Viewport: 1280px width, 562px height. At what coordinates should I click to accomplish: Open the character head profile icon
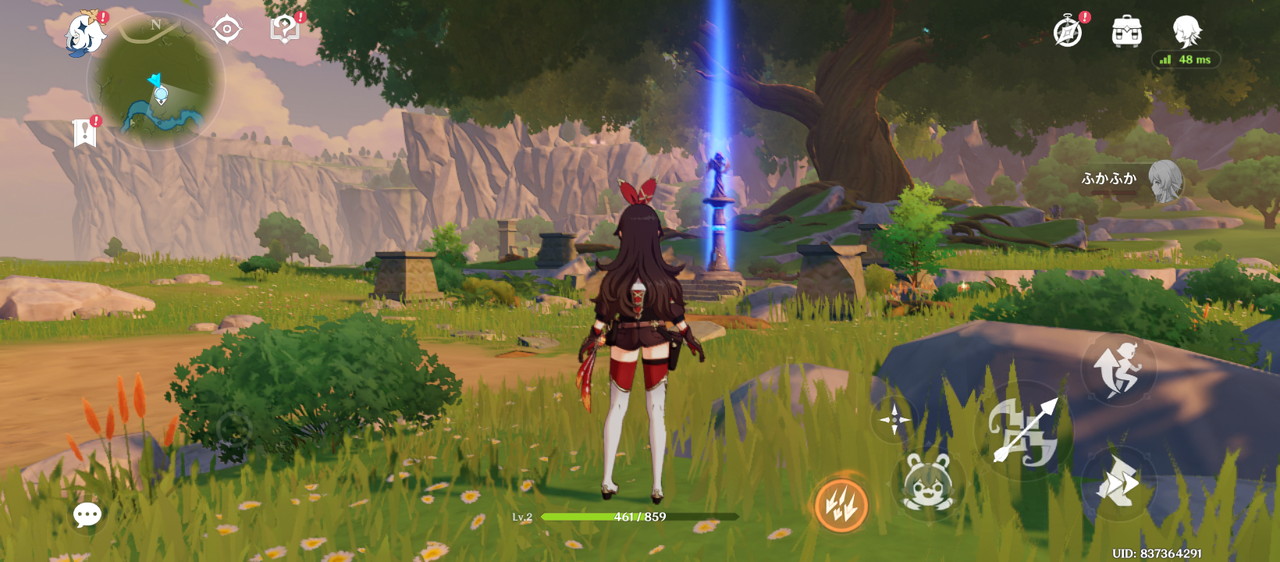(1186, 31)
